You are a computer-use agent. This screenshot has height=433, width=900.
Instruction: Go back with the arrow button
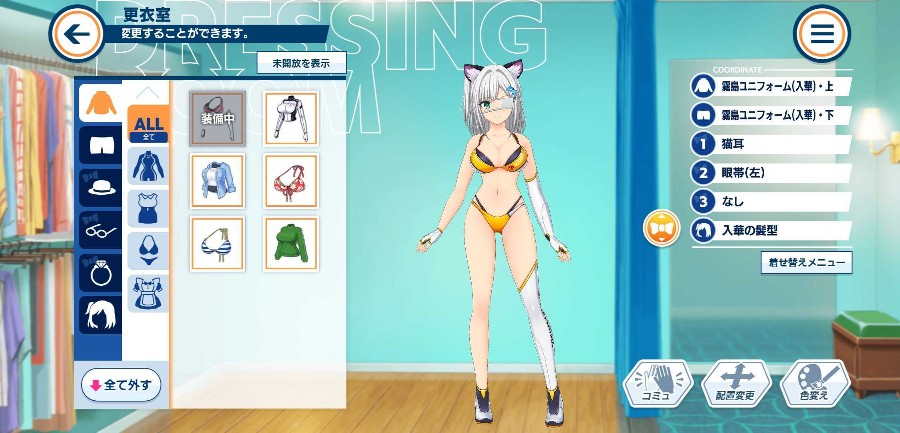[x=76, y=34]
